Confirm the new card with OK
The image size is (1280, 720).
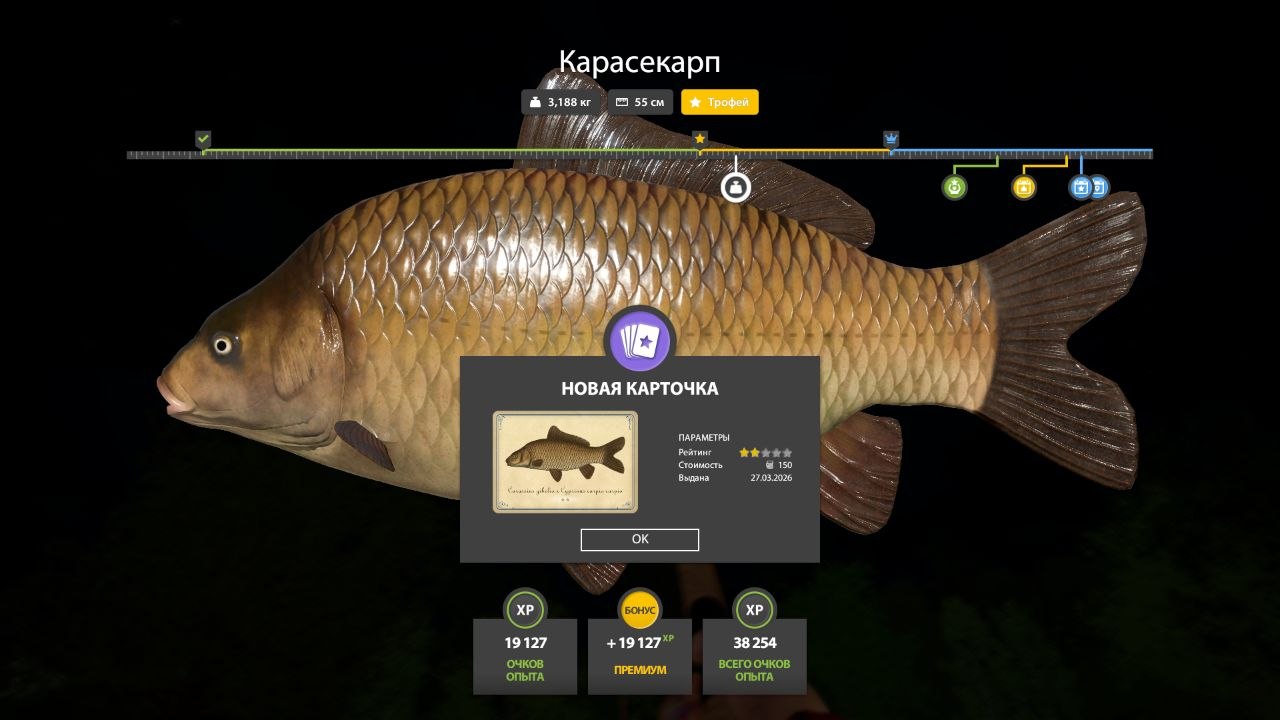tap(640, 539)
